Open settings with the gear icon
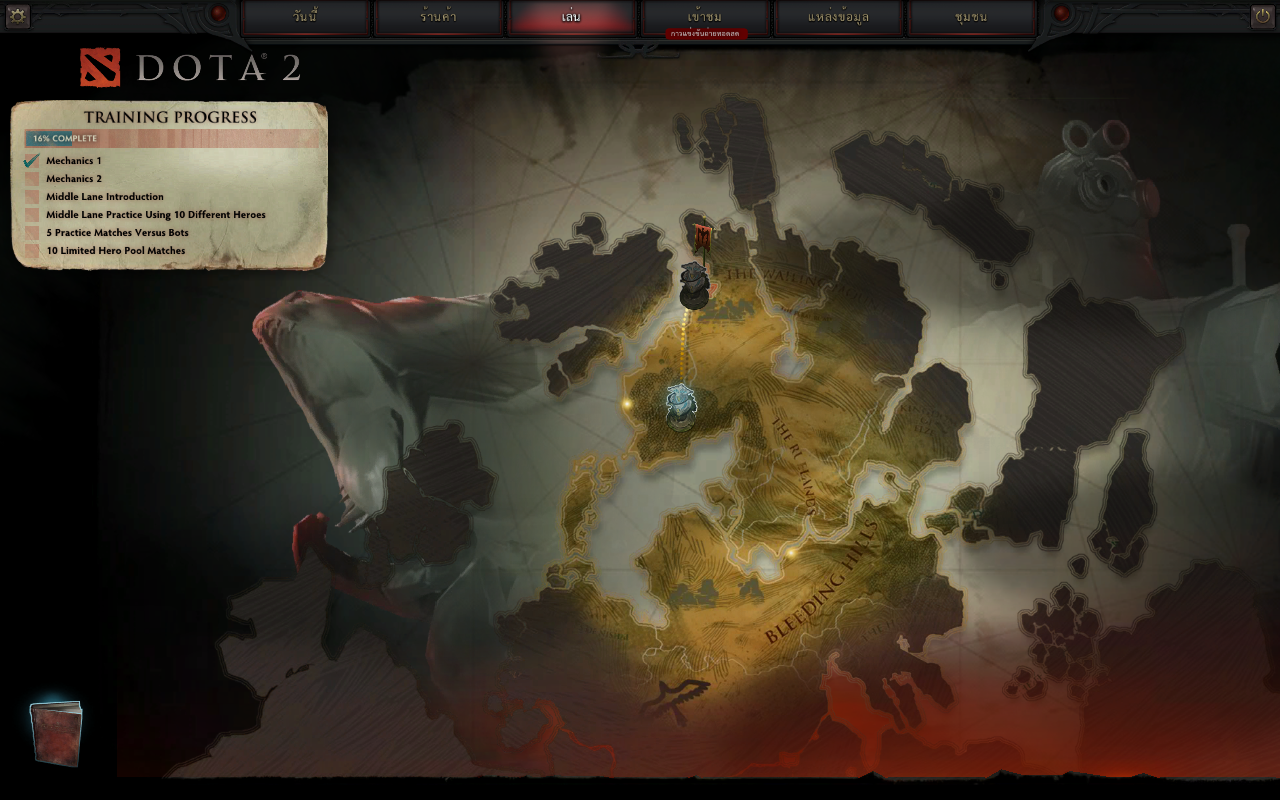The image size is (1280, 800). tap(17, 15)
